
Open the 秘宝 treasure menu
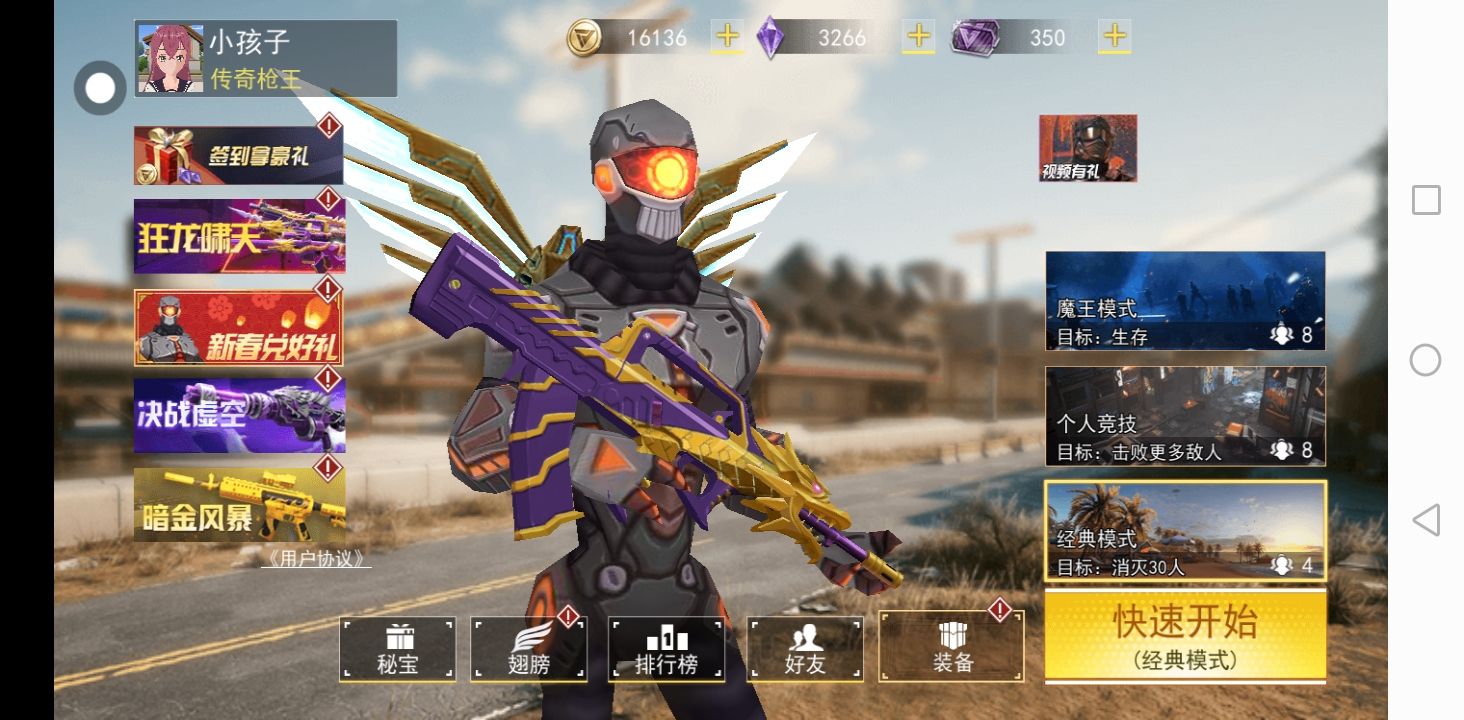[x=398, y=649]
